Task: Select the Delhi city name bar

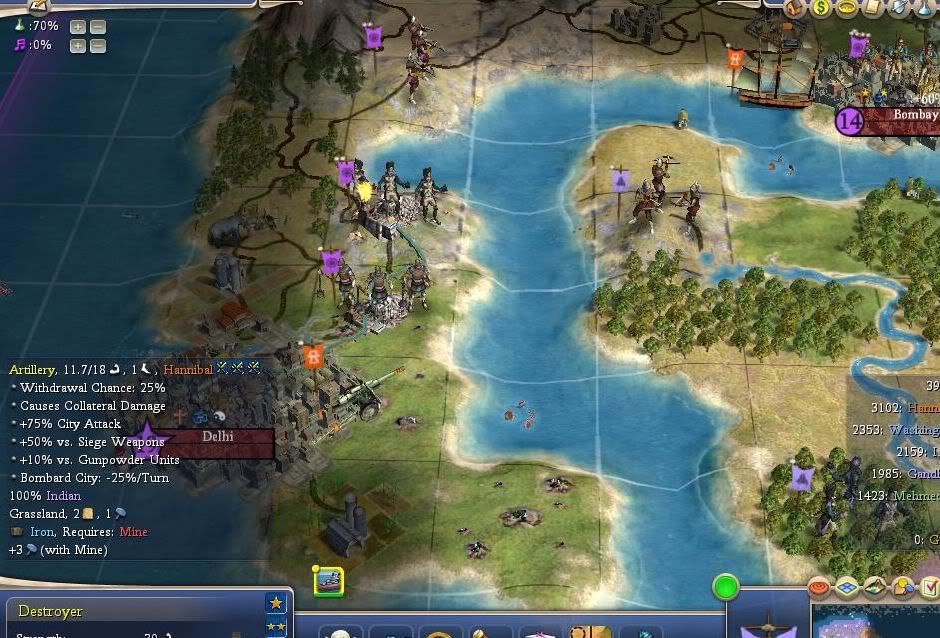Action: click(x=218, y=438)
